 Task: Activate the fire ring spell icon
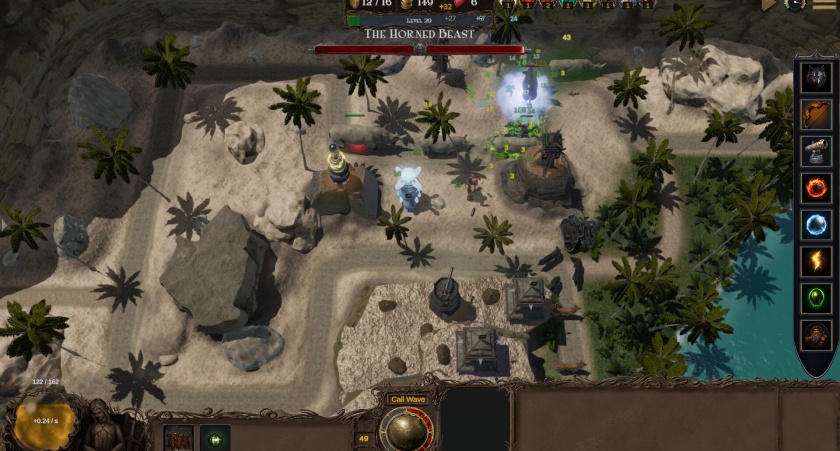[816, 188]
